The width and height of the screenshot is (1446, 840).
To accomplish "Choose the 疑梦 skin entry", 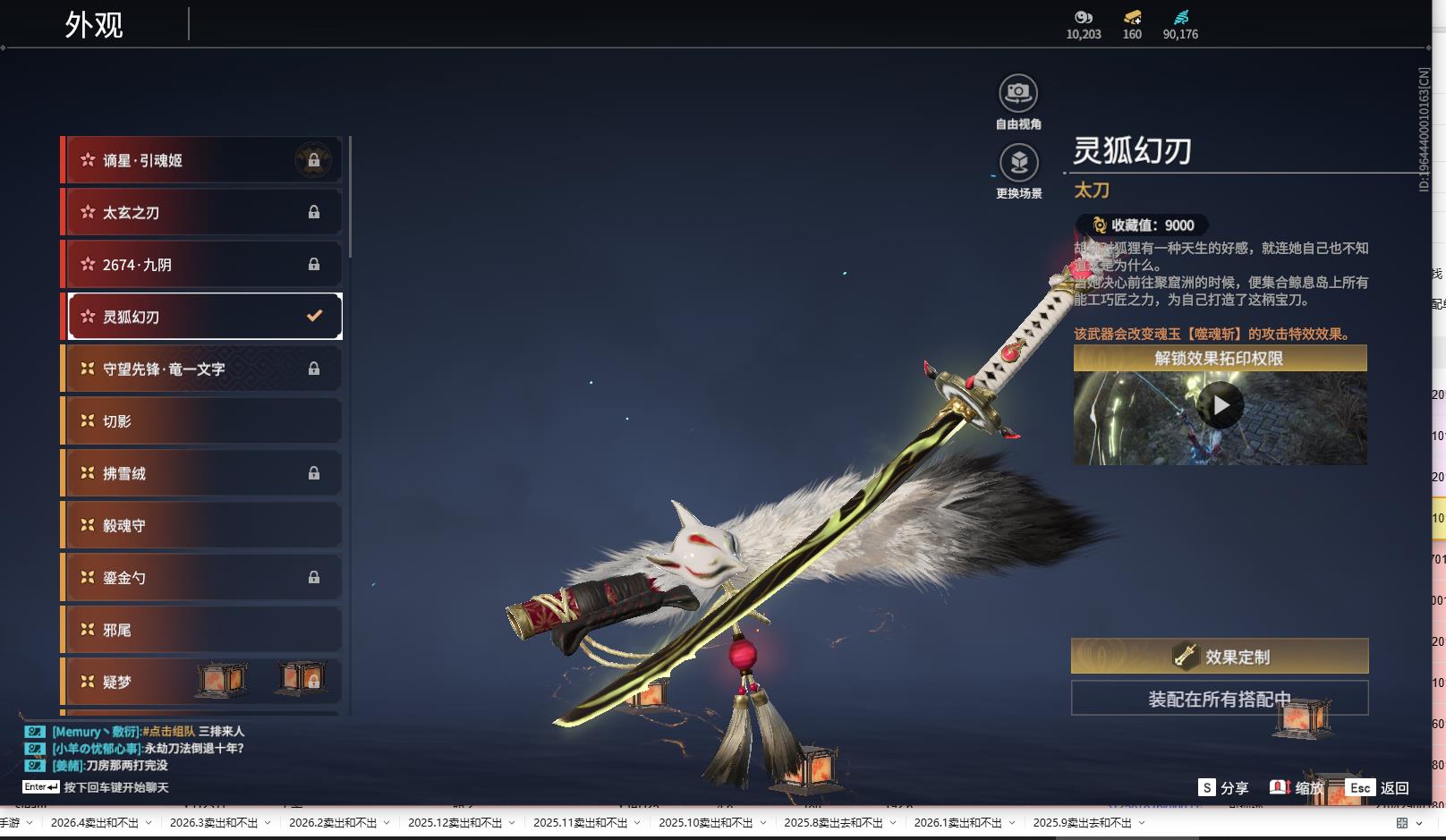I will tap(134, 682).
